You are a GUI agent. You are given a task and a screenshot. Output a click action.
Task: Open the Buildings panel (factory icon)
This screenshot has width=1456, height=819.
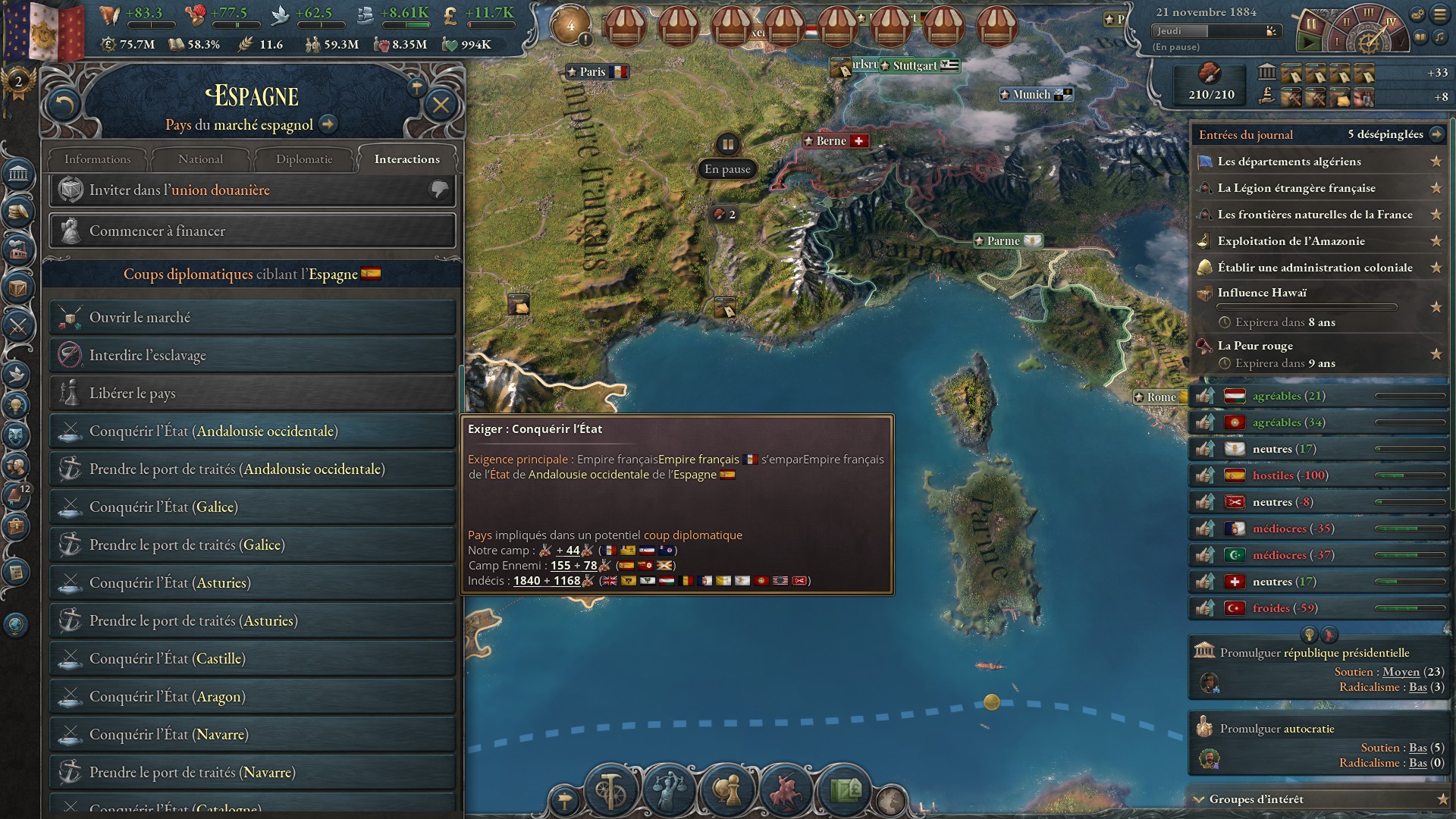tap(19, 248)
